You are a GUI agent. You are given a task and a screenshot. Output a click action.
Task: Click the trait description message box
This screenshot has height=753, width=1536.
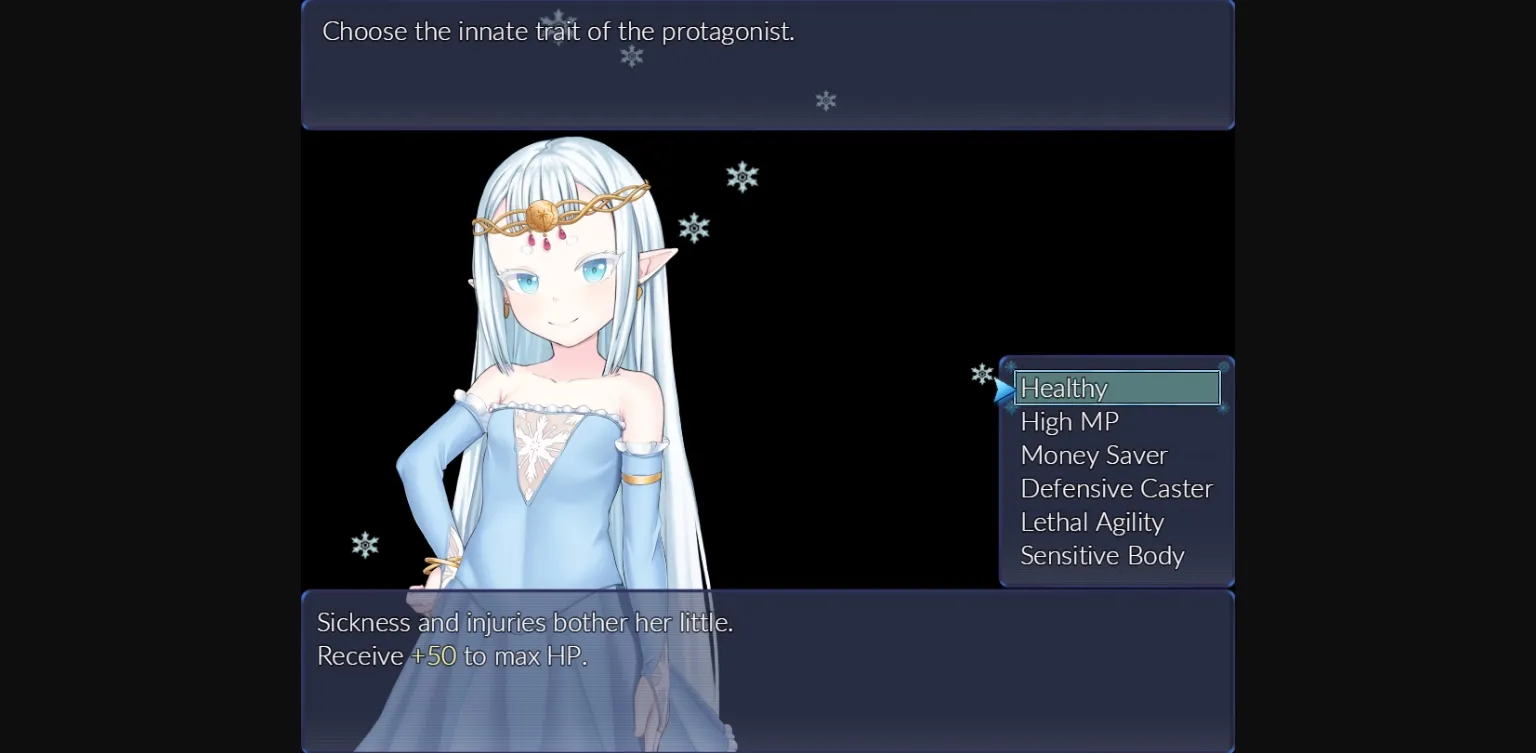(x=767, y=670)
